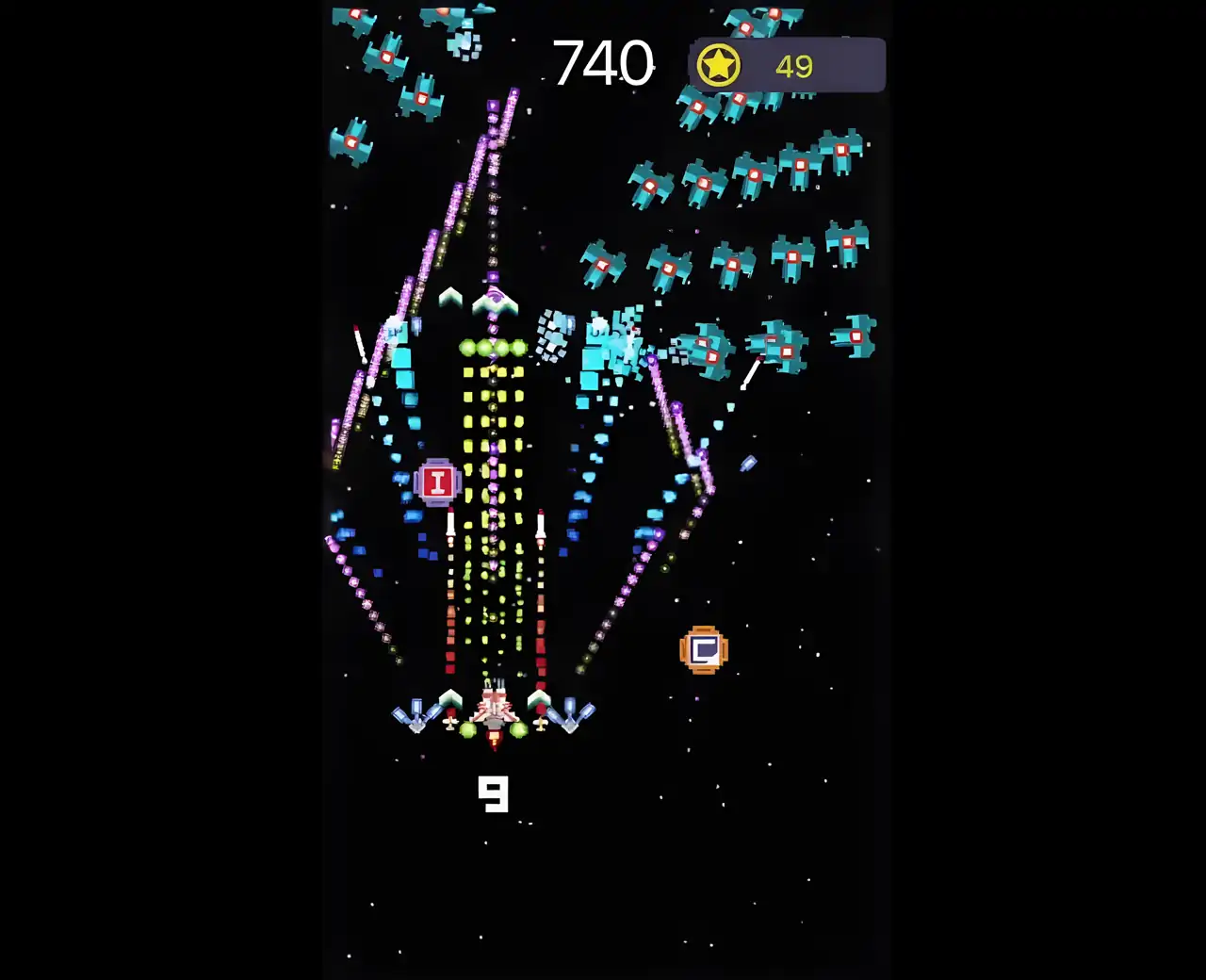Tap the countdown number 9

(x=494, y=796)
